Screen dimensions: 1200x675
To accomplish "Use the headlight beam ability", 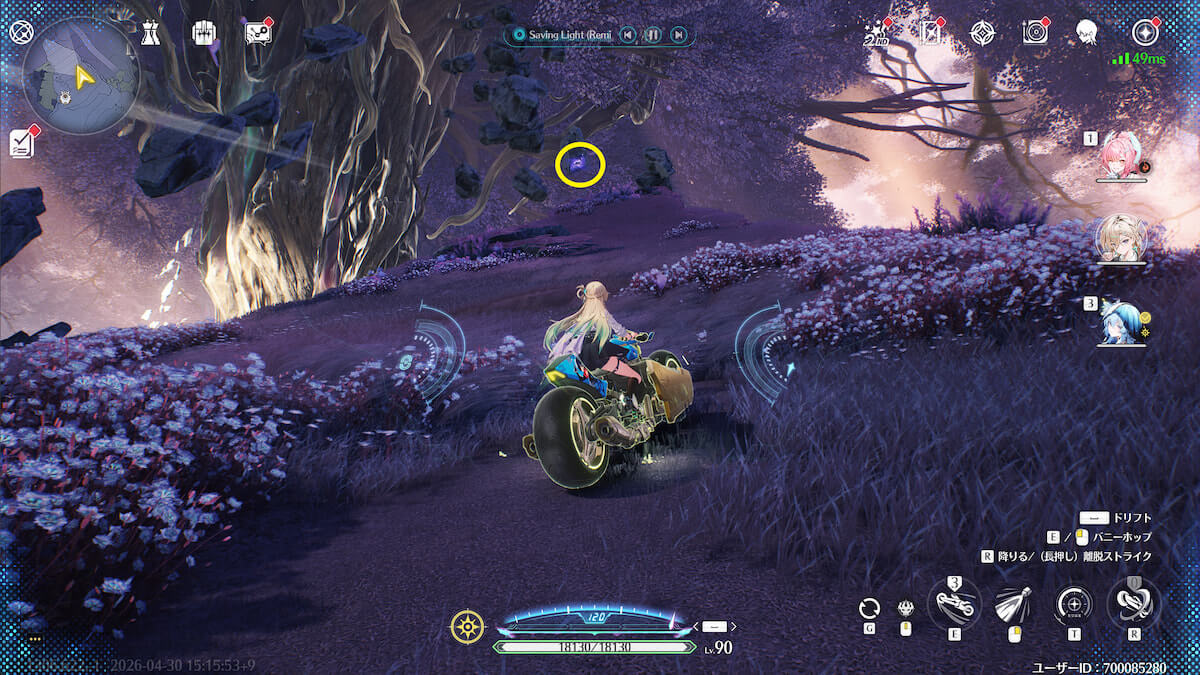I will [1013, 605].
